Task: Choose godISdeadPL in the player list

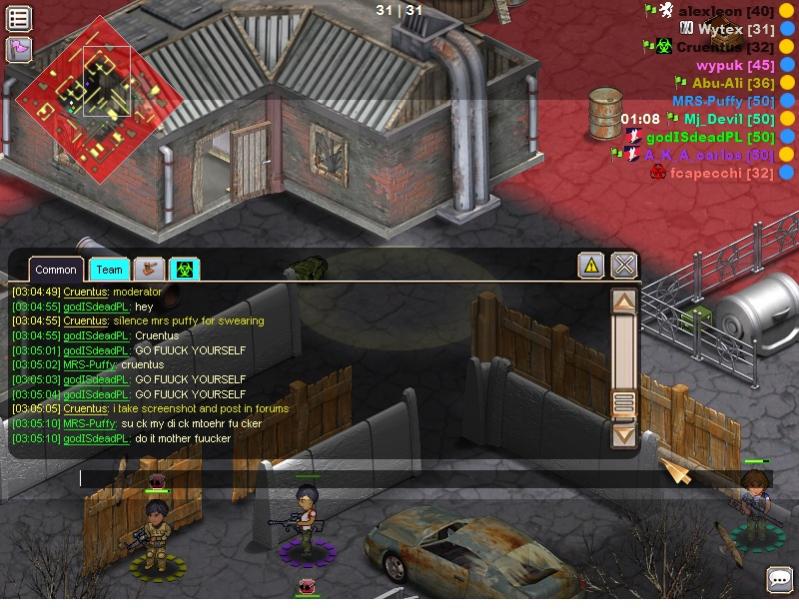Action: [710, 137]
